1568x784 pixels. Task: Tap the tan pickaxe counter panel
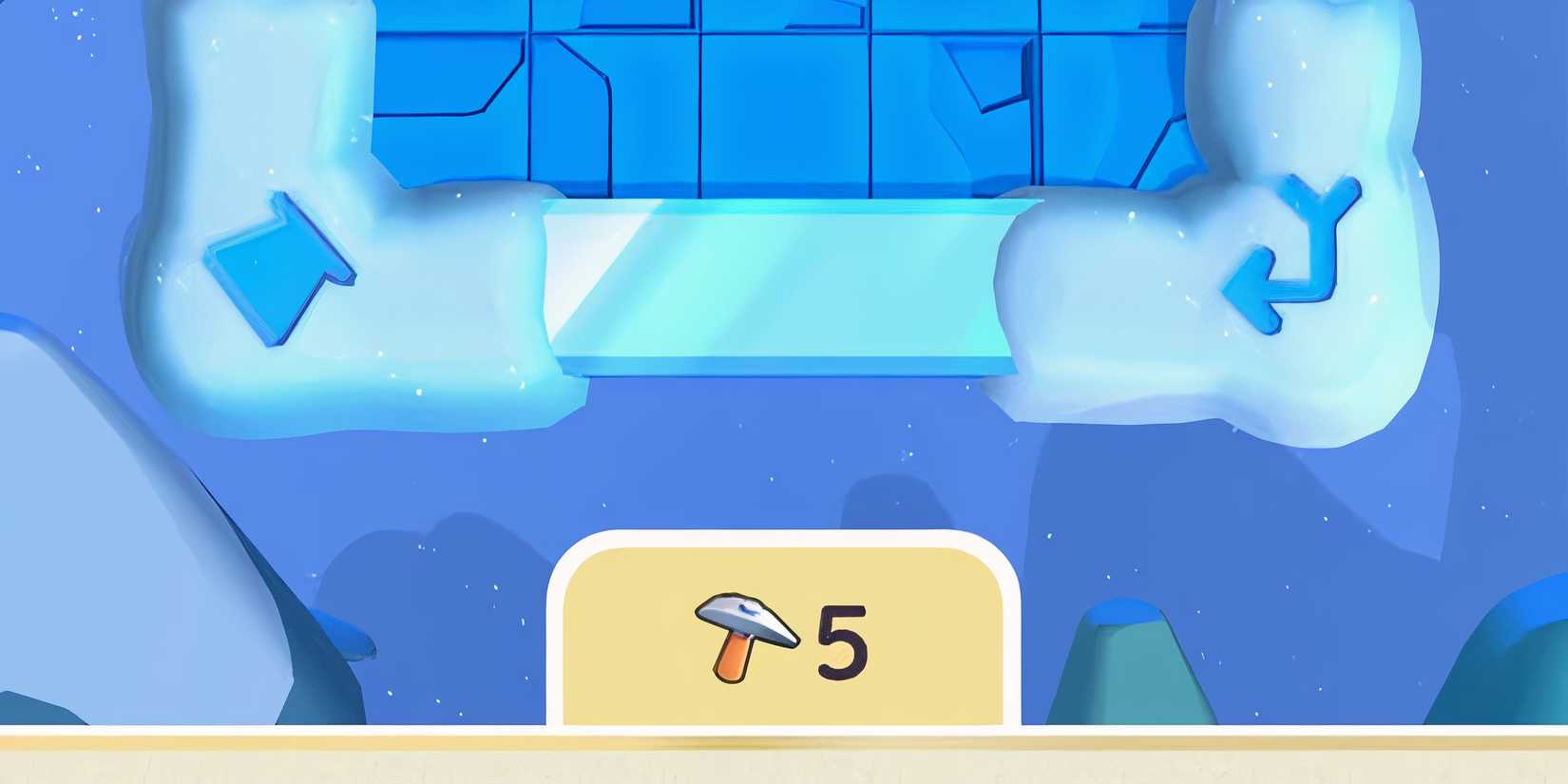pyautogui.click(x=784, y=632)
